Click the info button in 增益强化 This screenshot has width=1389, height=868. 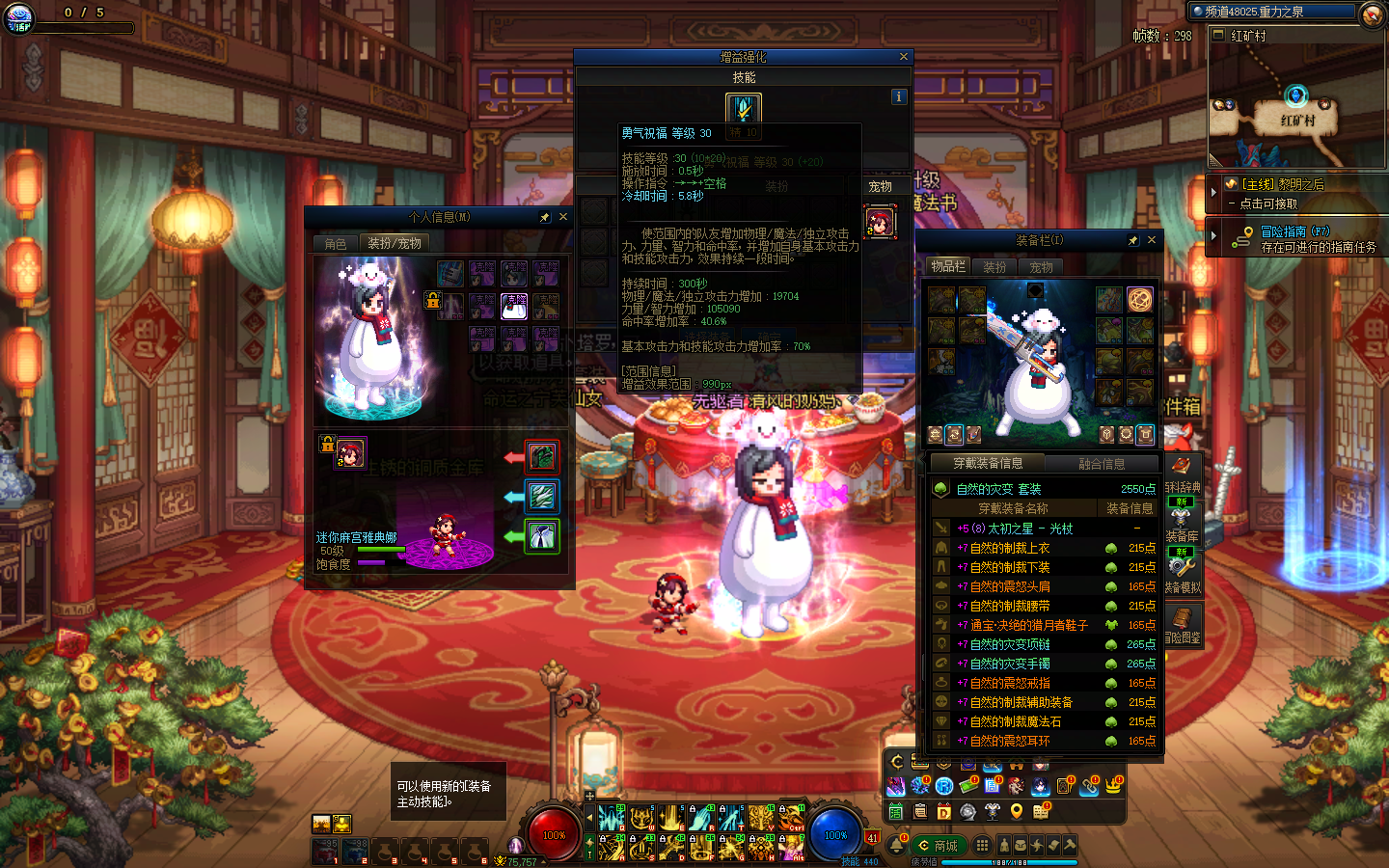[x=899, y=96]
